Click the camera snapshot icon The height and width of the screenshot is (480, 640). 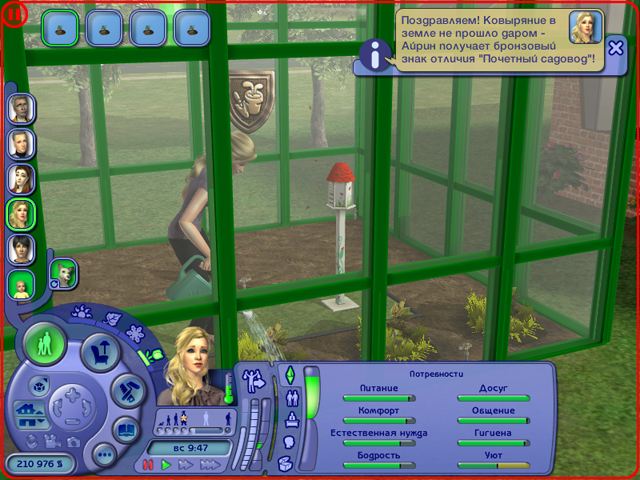point(74,441)
